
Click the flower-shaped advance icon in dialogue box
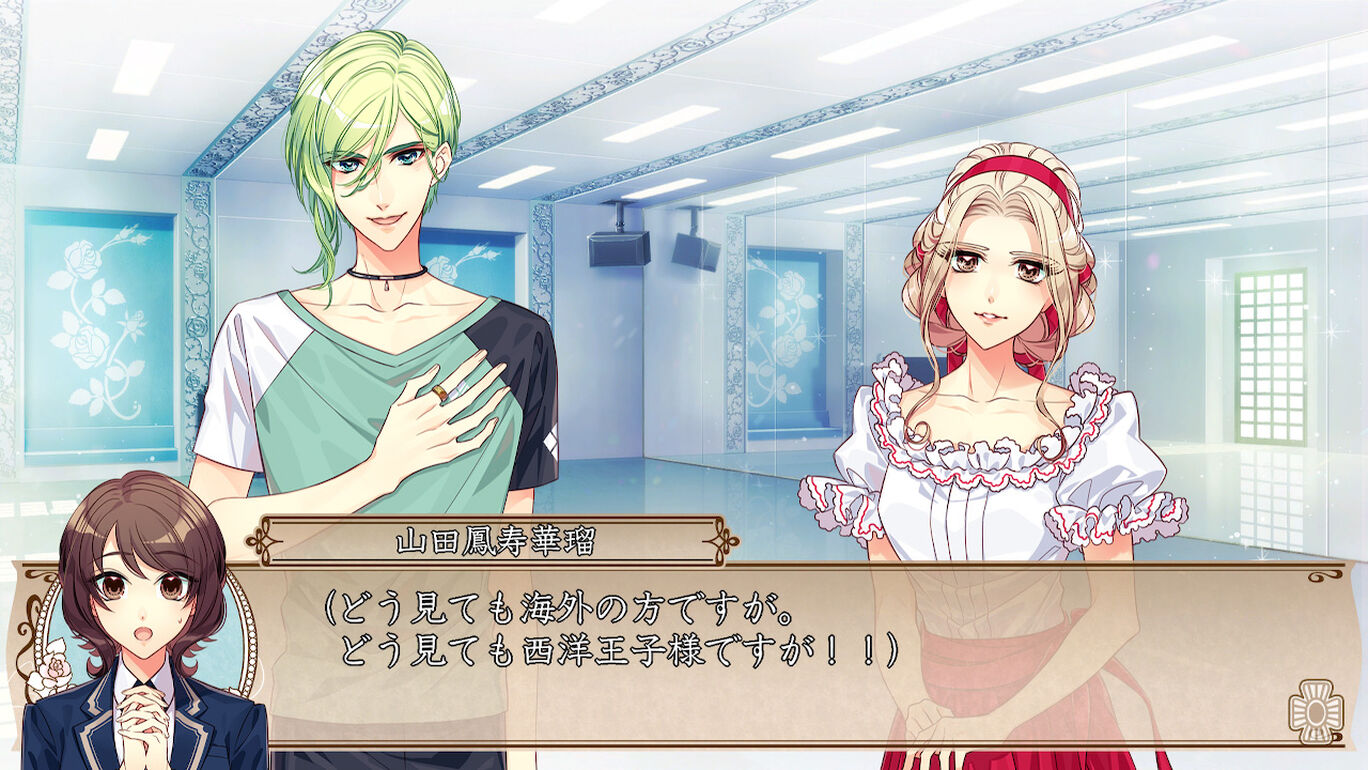point(1314,710)
